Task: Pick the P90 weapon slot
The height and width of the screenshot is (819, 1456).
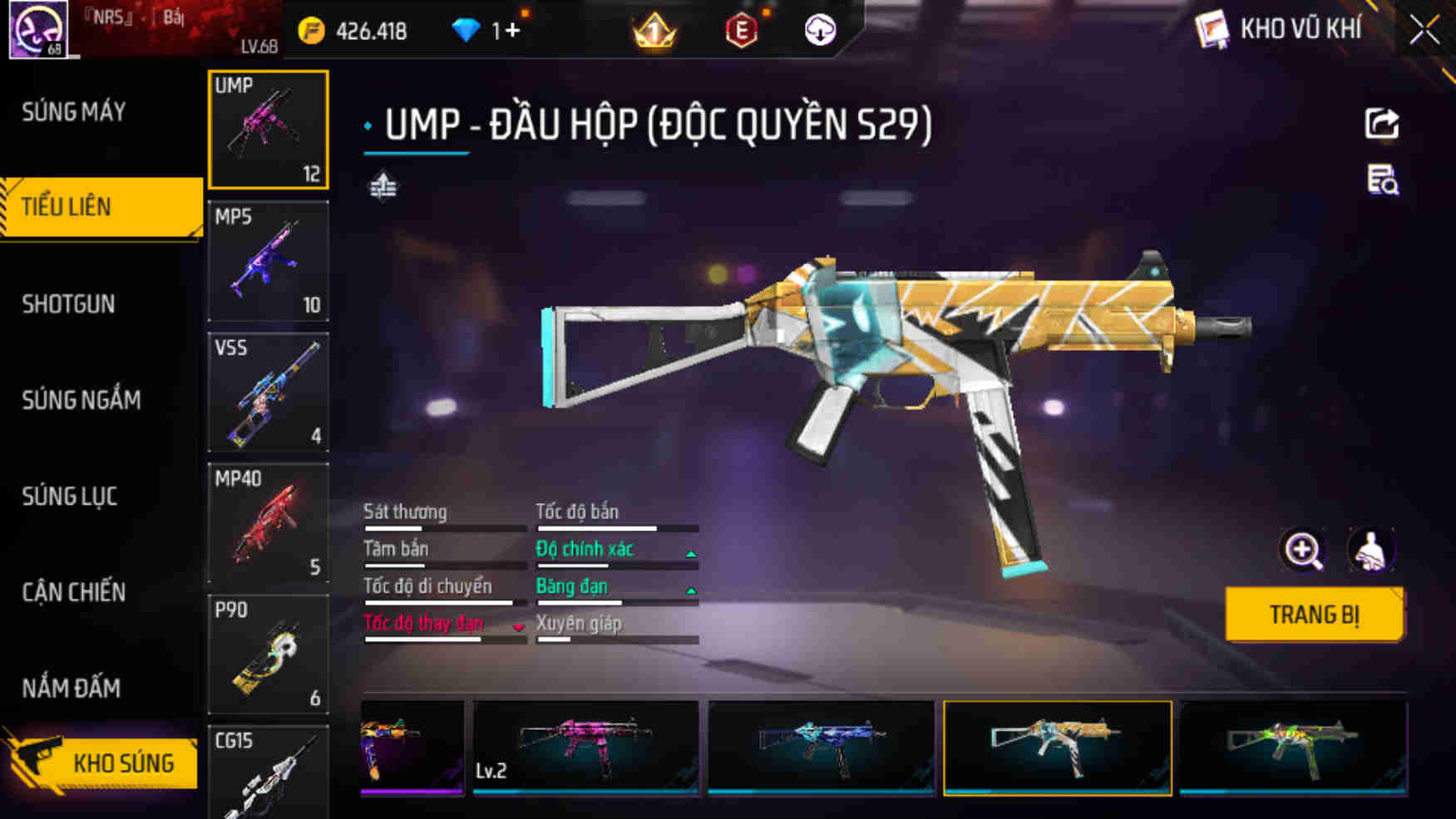Action: point(268,654)
